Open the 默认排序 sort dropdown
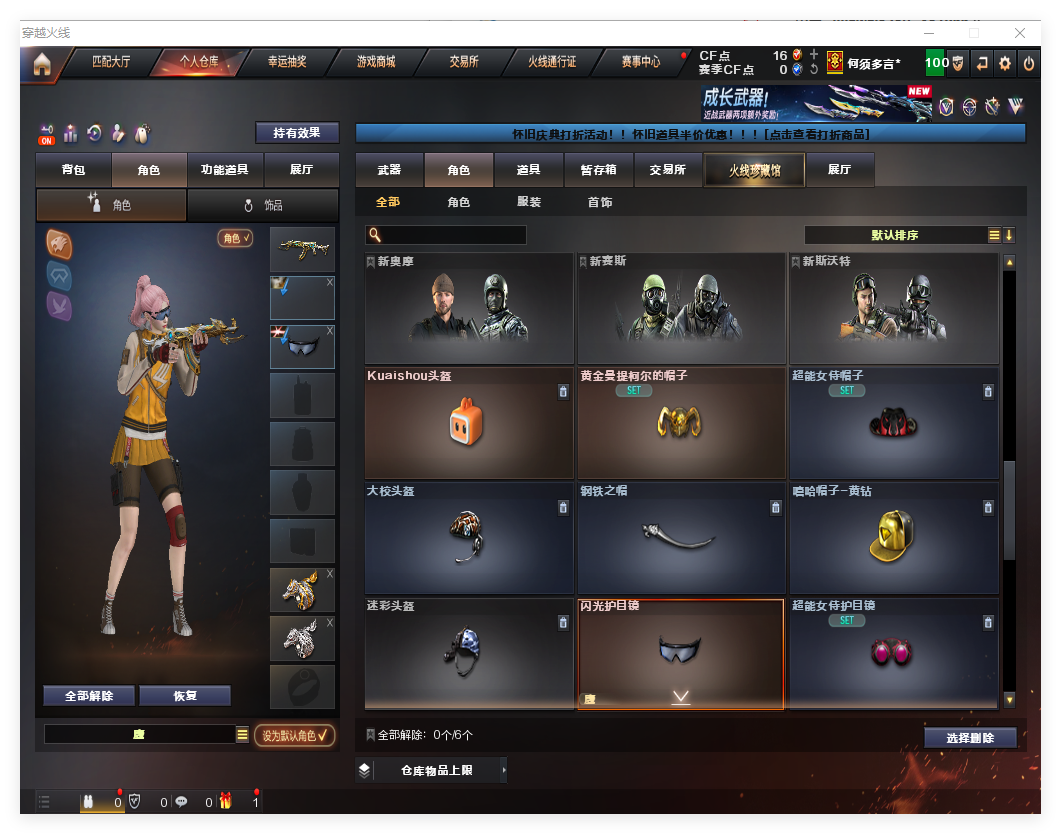 coord(895,235)
